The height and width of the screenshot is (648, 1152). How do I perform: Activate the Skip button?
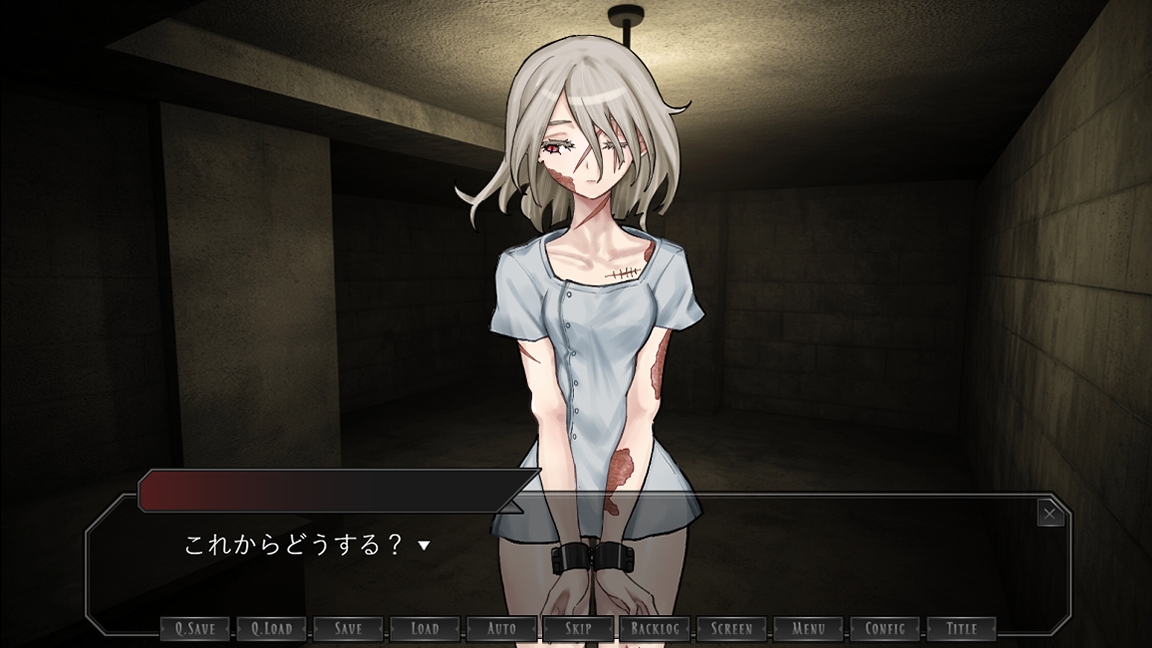(578, 629)
